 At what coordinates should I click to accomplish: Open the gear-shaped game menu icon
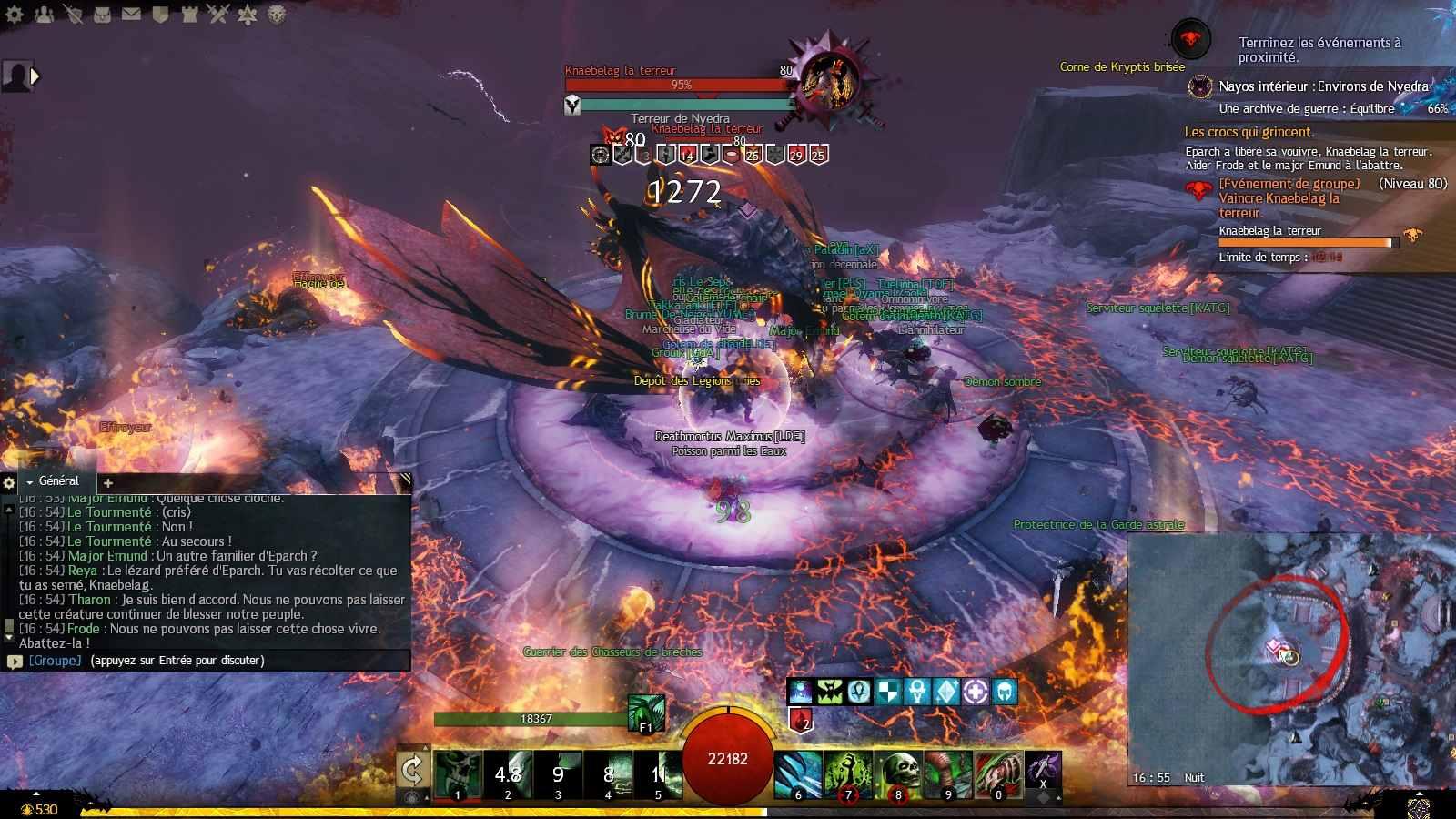click(15, 14)
